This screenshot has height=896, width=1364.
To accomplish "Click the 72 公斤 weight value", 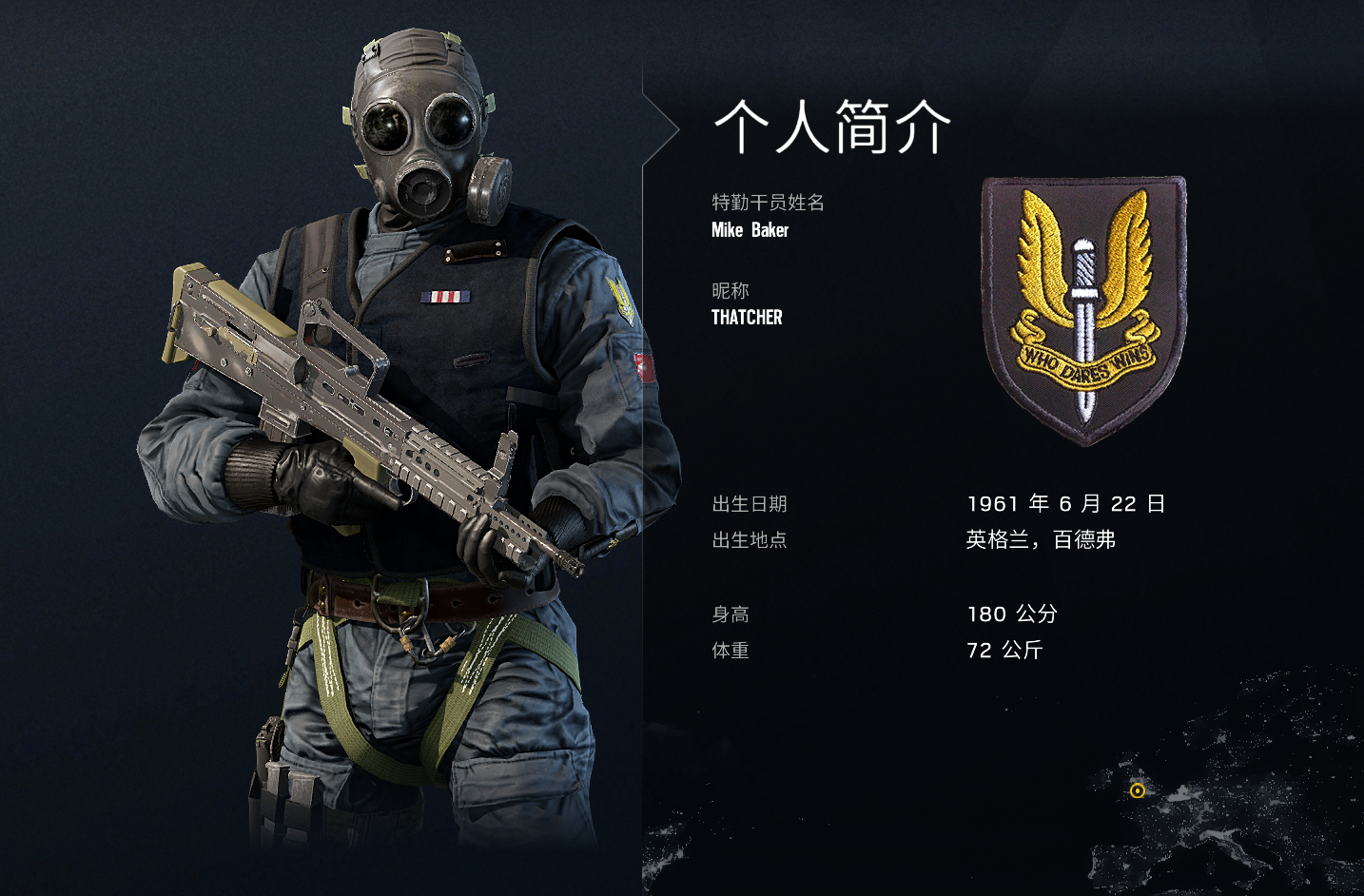I will [x=1003, y=651].
